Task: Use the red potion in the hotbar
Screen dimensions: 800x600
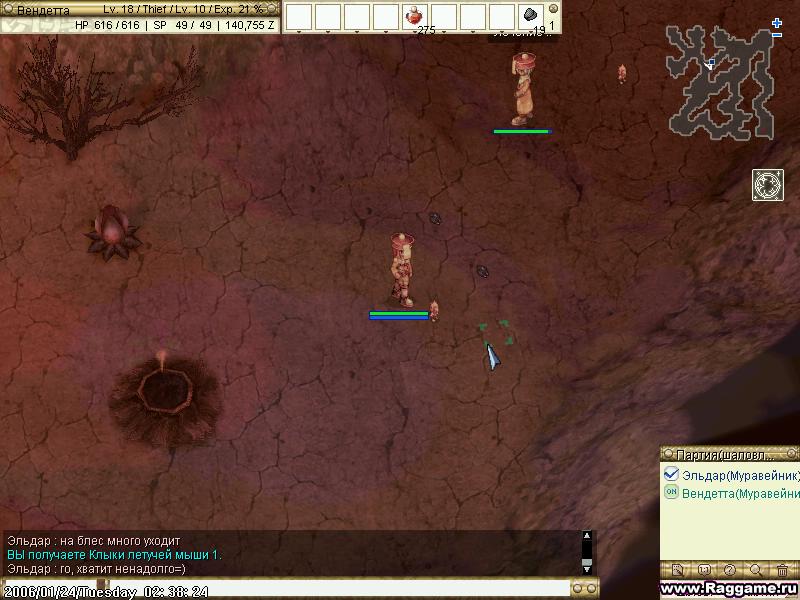Action: tap(415, 16)
